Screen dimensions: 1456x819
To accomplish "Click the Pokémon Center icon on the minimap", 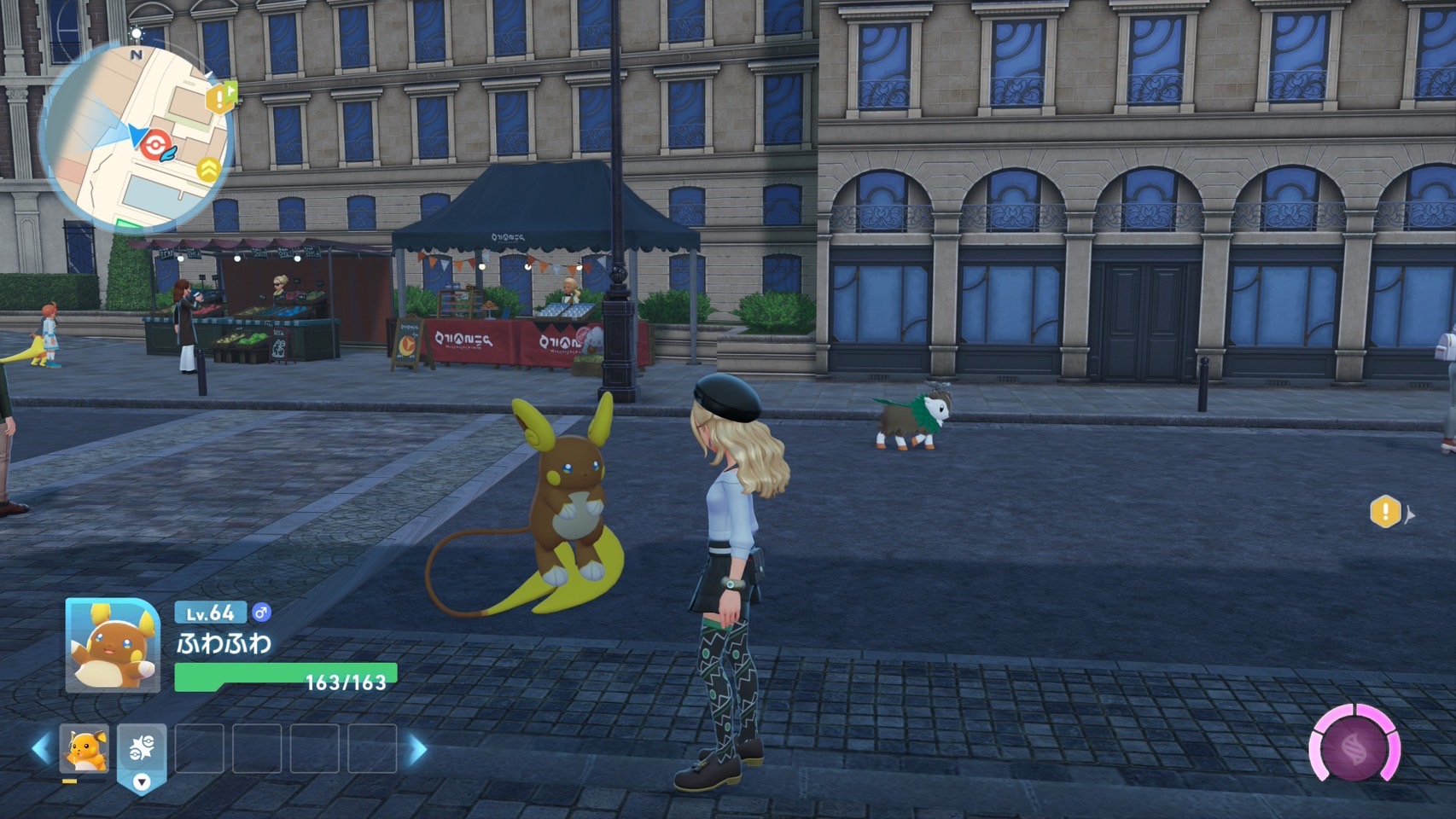I will 154,142.
